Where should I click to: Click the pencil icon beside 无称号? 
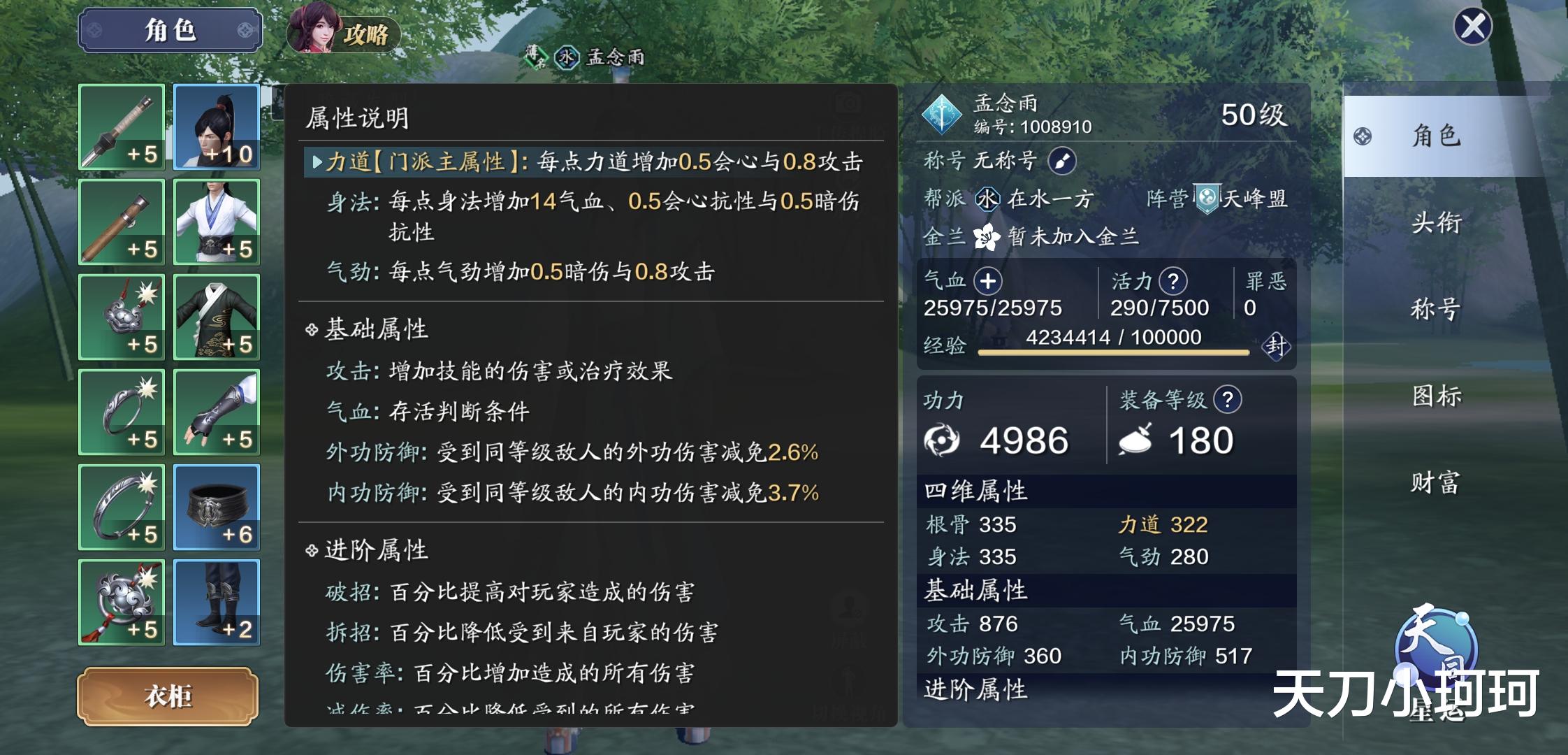(1061, 161)
